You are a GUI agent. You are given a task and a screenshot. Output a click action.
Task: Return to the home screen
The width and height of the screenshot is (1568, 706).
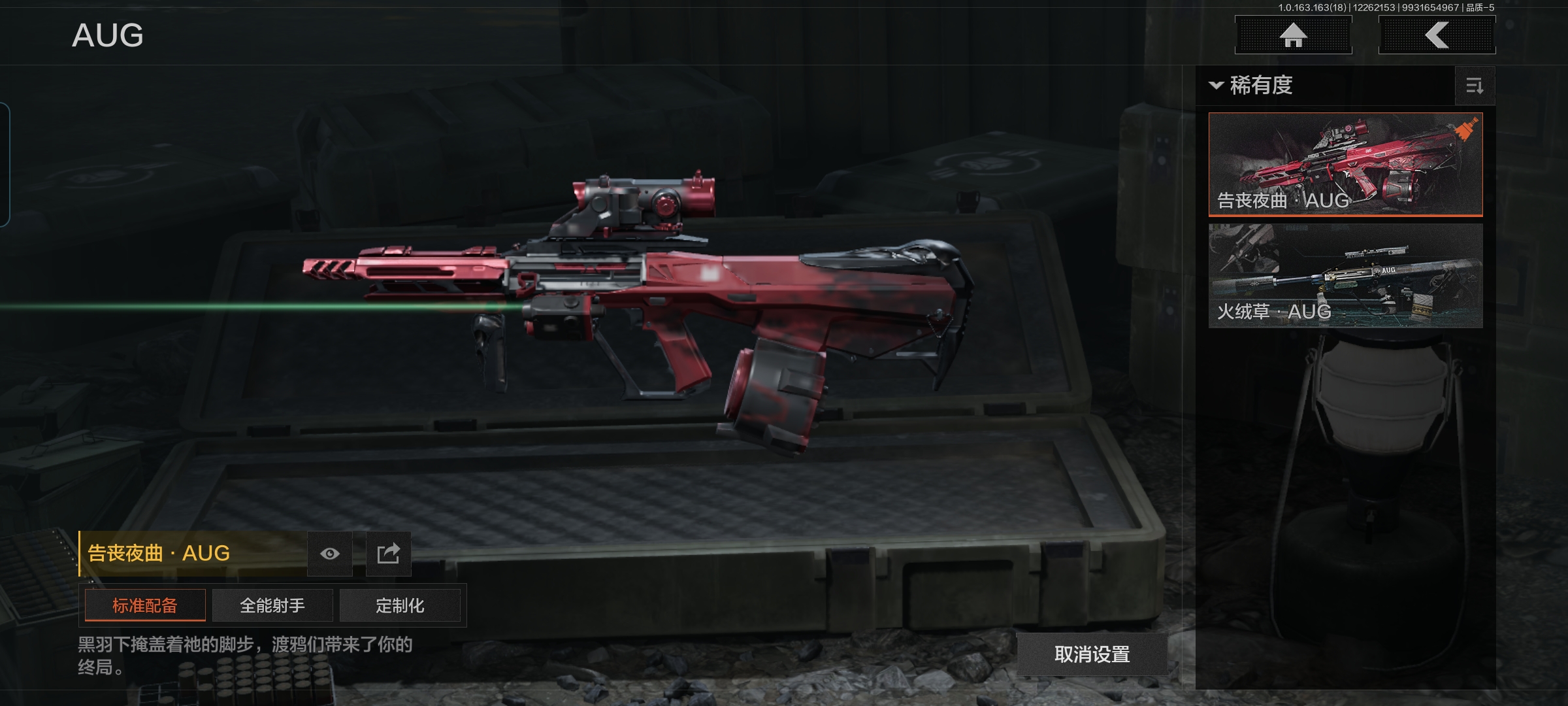1293,35
